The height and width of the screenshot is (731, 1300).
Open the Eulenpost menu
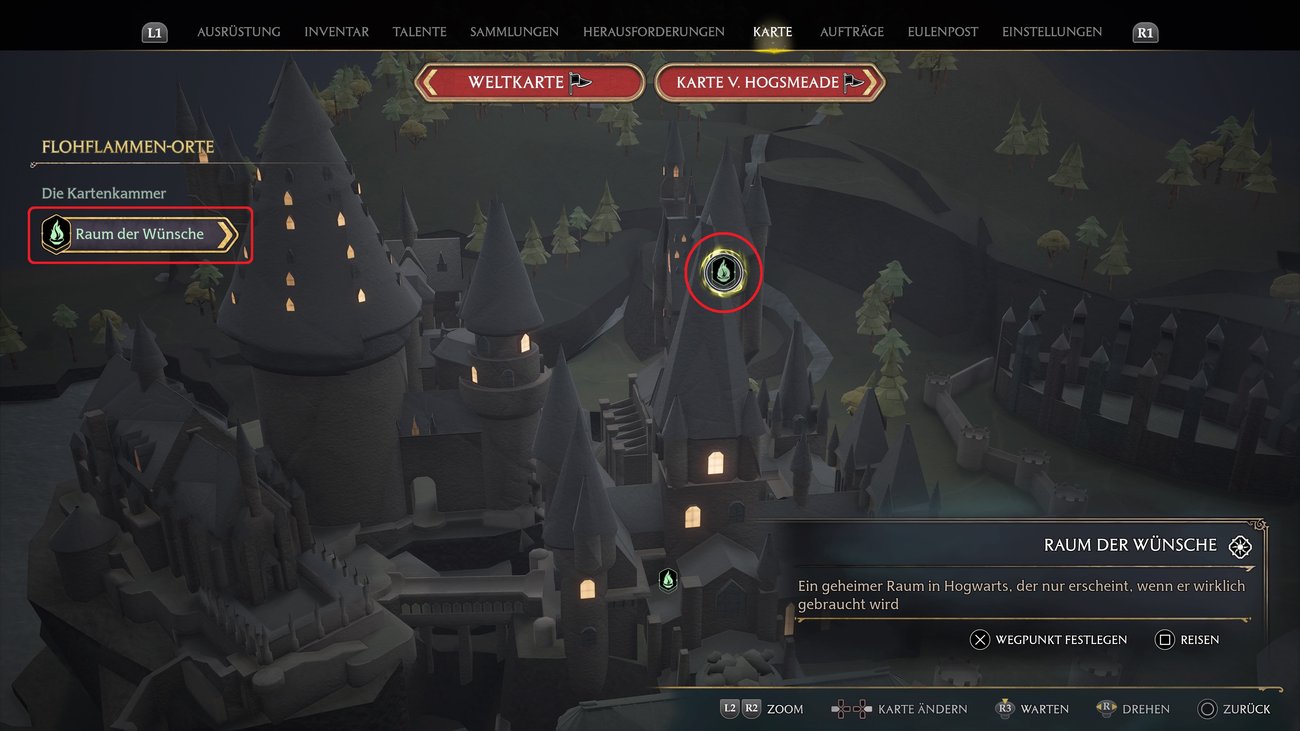coord(941,31)
